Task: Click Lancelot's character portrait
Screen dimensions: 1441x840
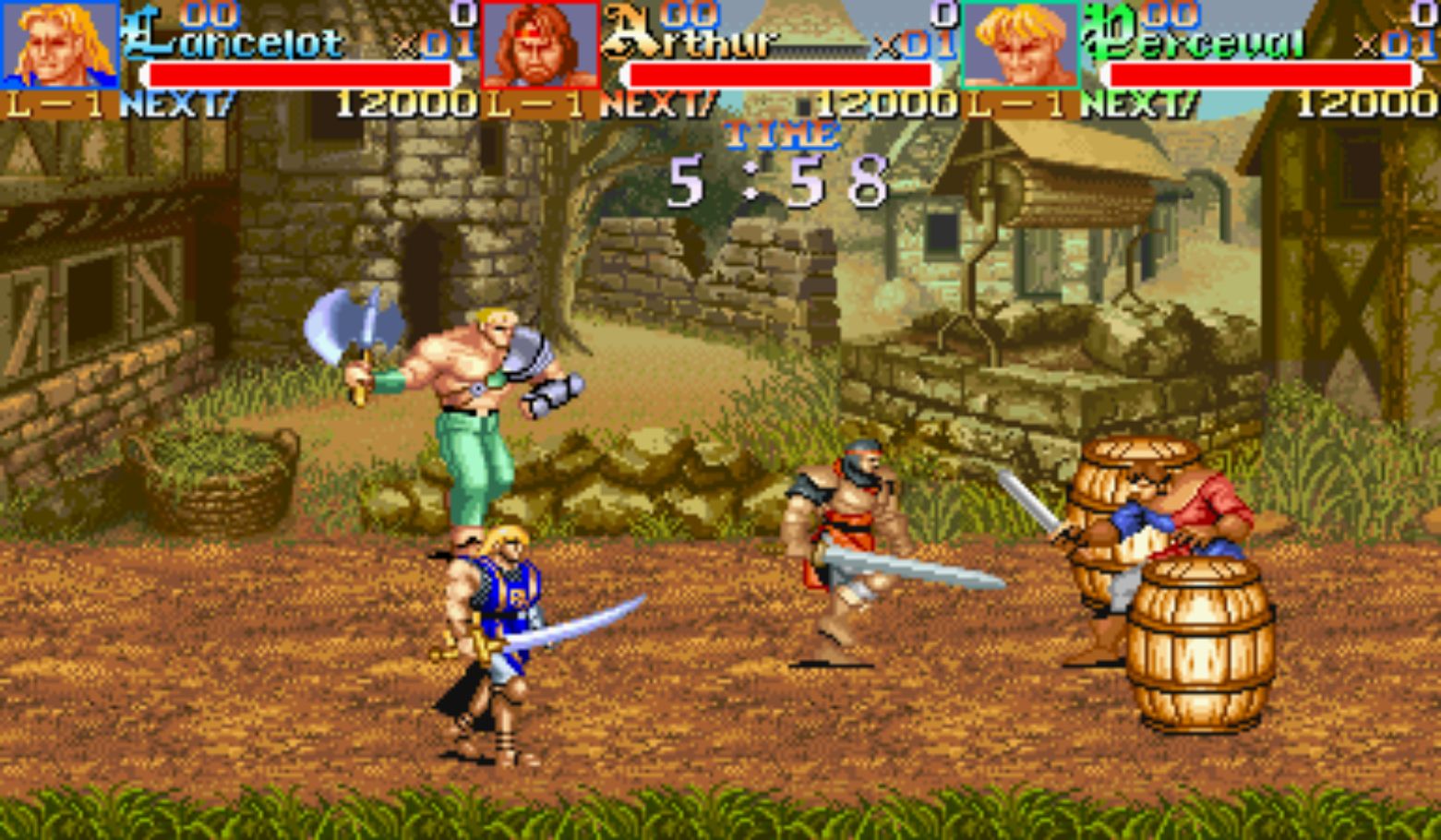Action: 60,44
